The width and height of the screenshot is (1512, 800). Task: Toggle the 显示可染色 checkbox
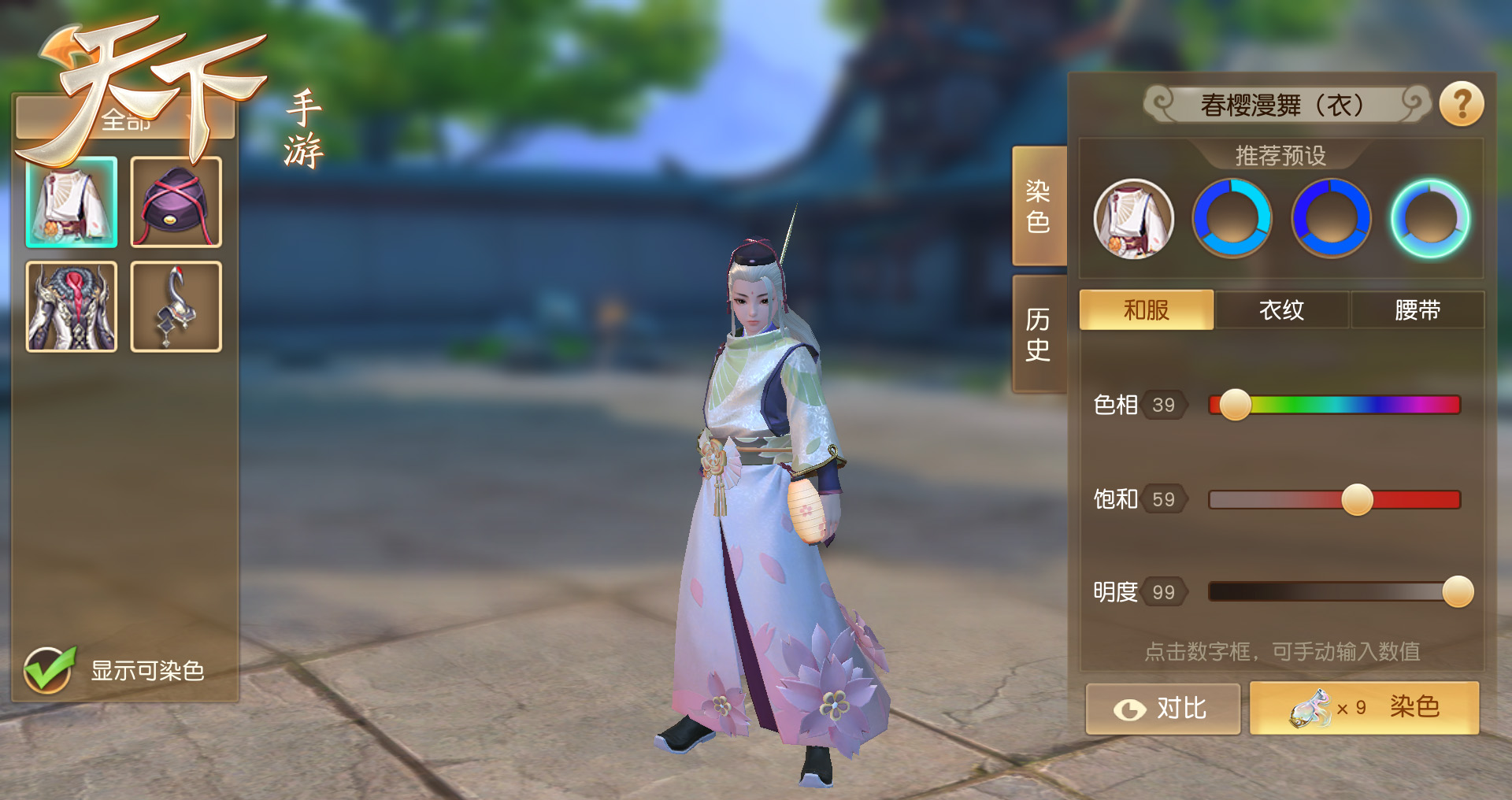49,670
